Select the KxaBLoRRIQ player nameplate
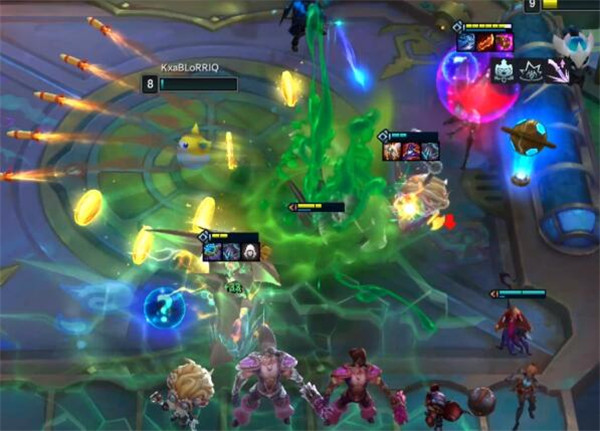The height and width of the screenshot is (431, 600). point(190,68)
